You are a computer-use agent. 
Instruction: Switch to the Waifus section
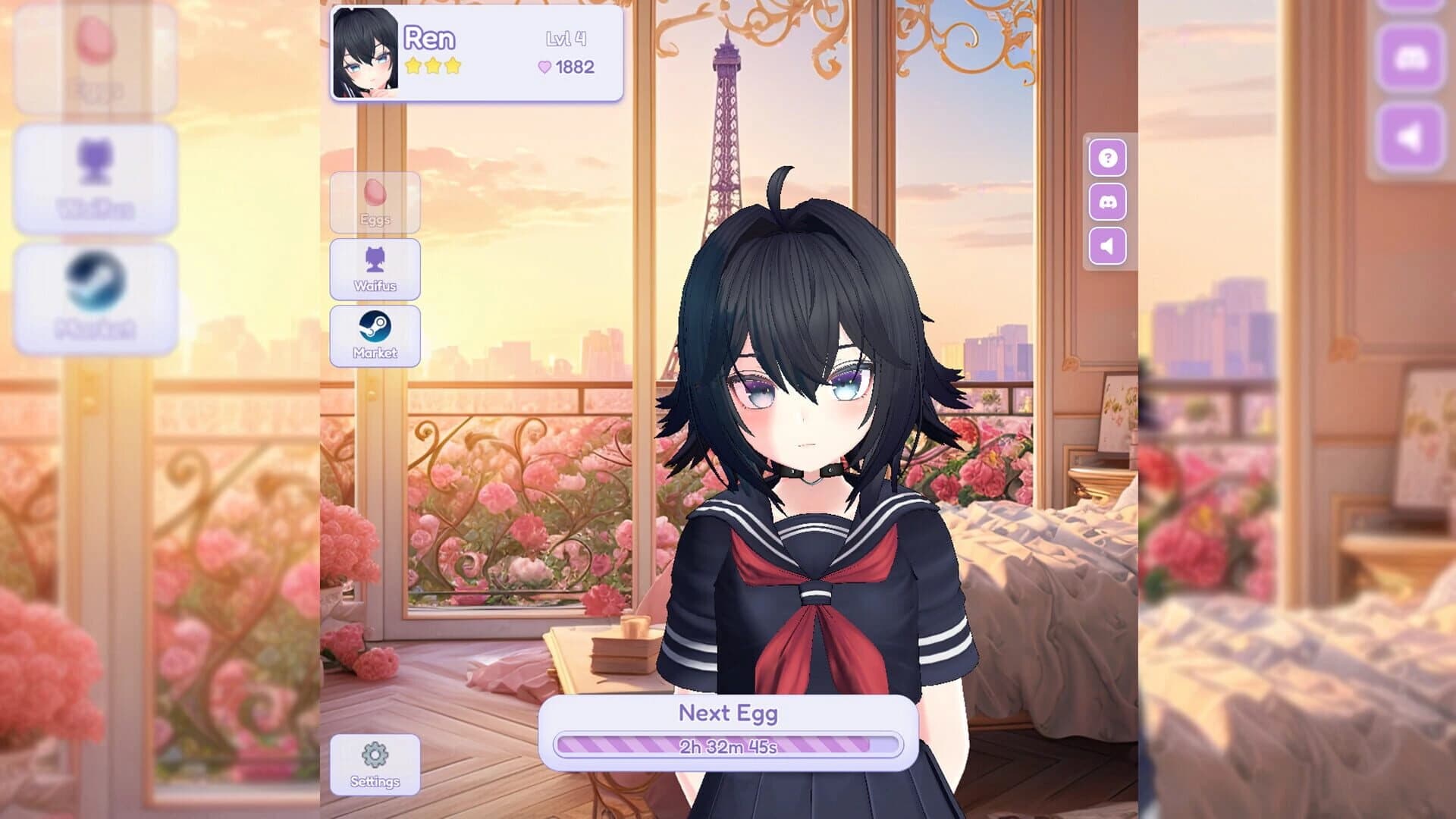tap(377, 271)
